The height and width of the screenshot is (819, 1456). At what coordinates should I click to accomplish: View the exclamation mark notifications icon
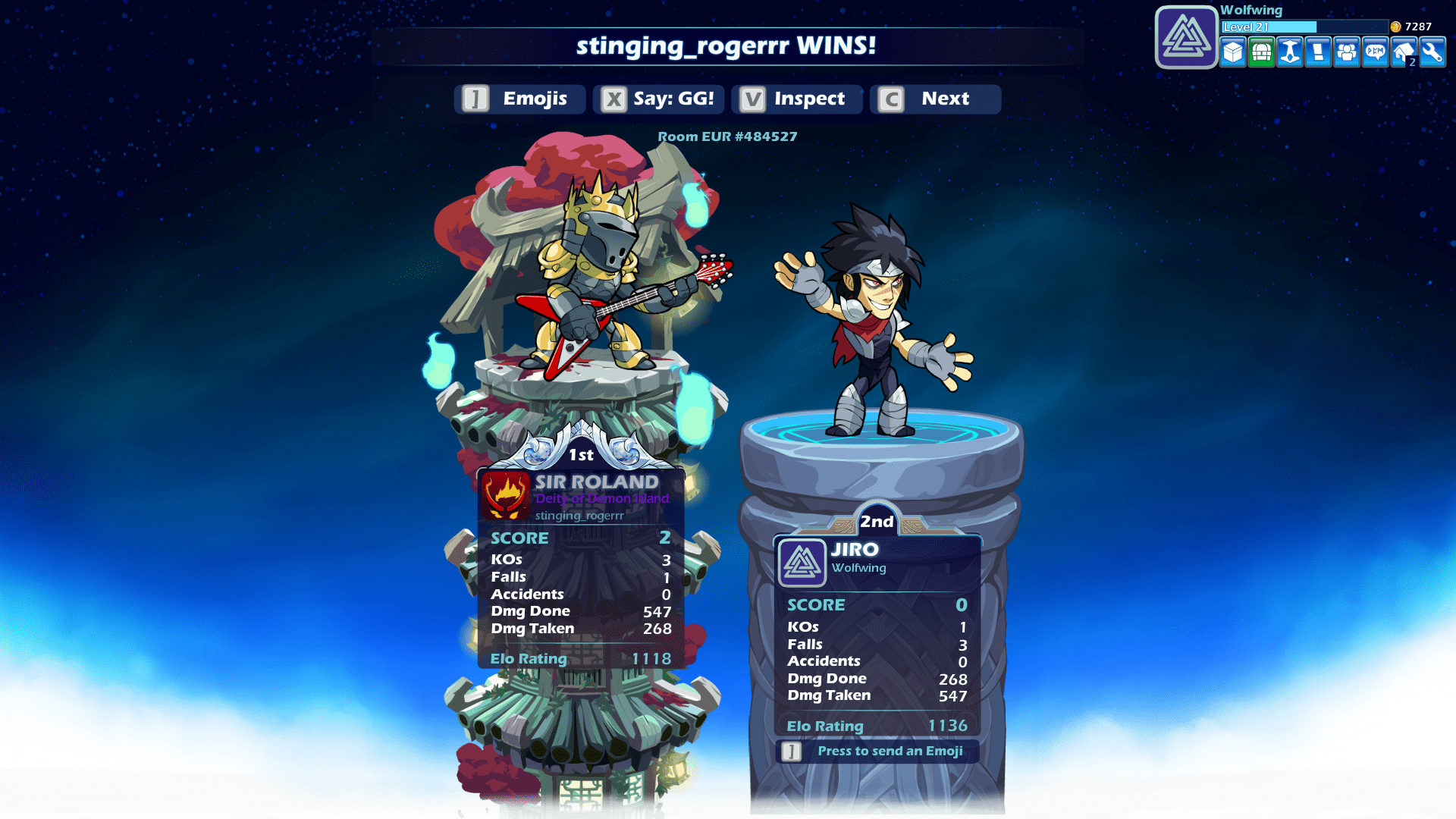[x=1318, y=53]
